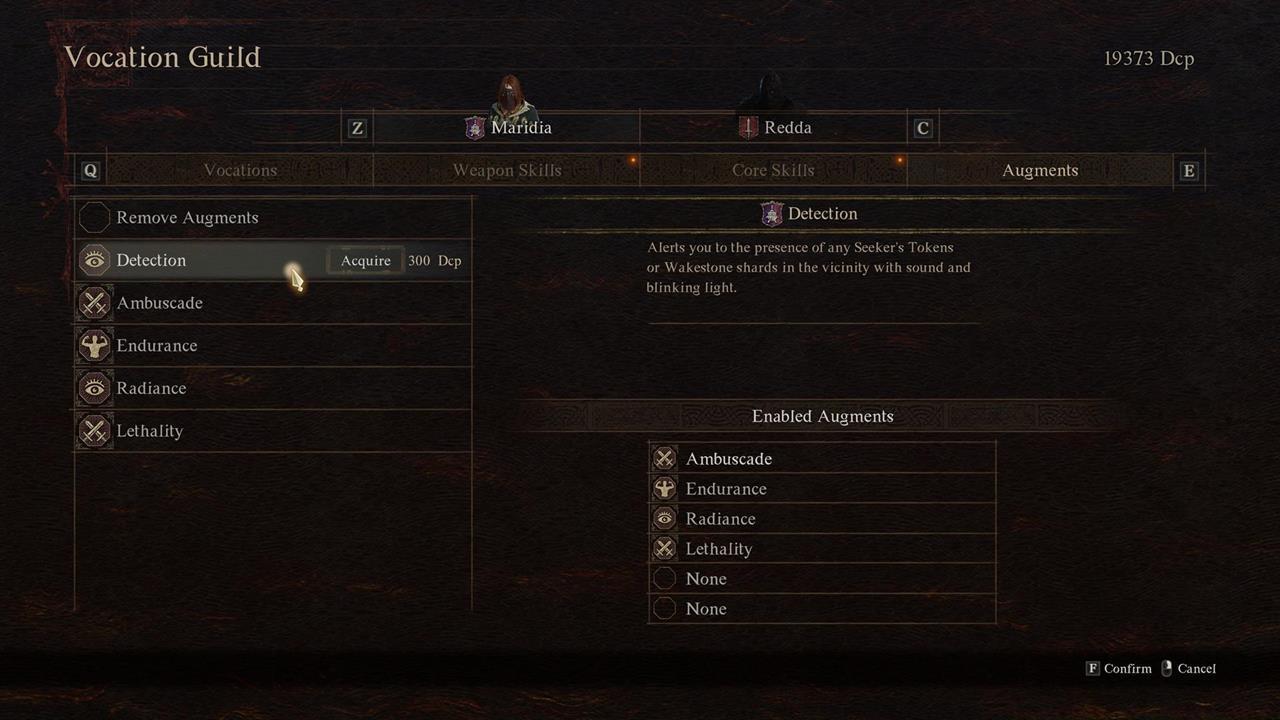Show the Core Skills tab
This screenshot has width=1280, height=720.
(x=773, y=170)
